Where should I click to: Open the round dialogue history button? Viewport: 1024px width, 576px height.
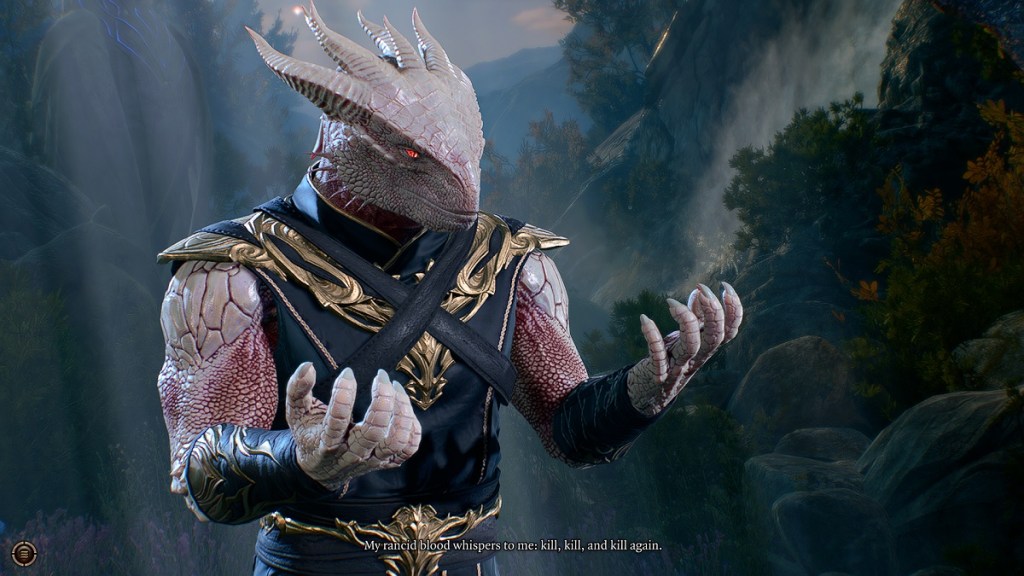click(x=24, y=553)
